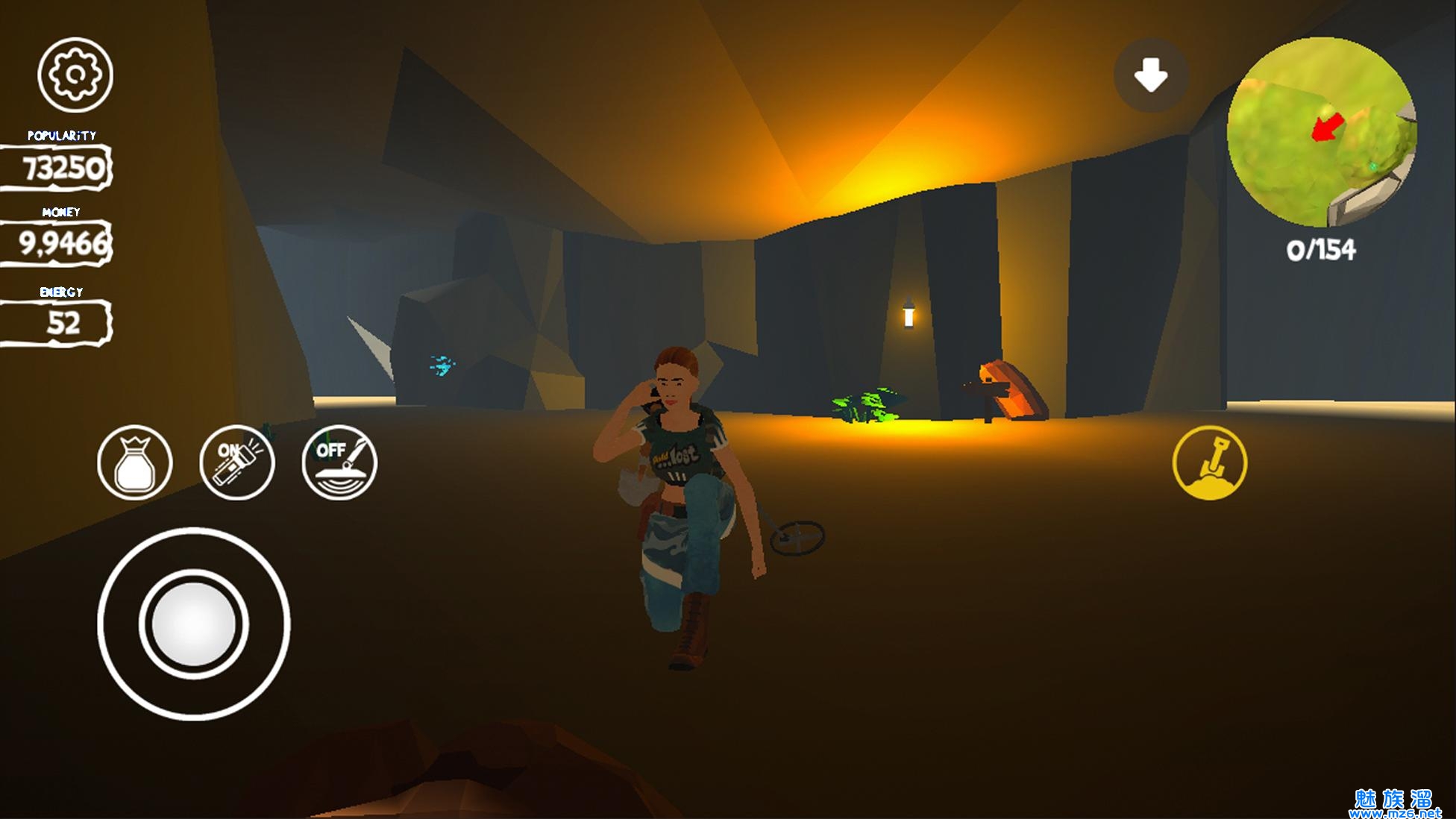1456x819 pixels.
Task: Open the settings gear menu
Action: point(75,75)
